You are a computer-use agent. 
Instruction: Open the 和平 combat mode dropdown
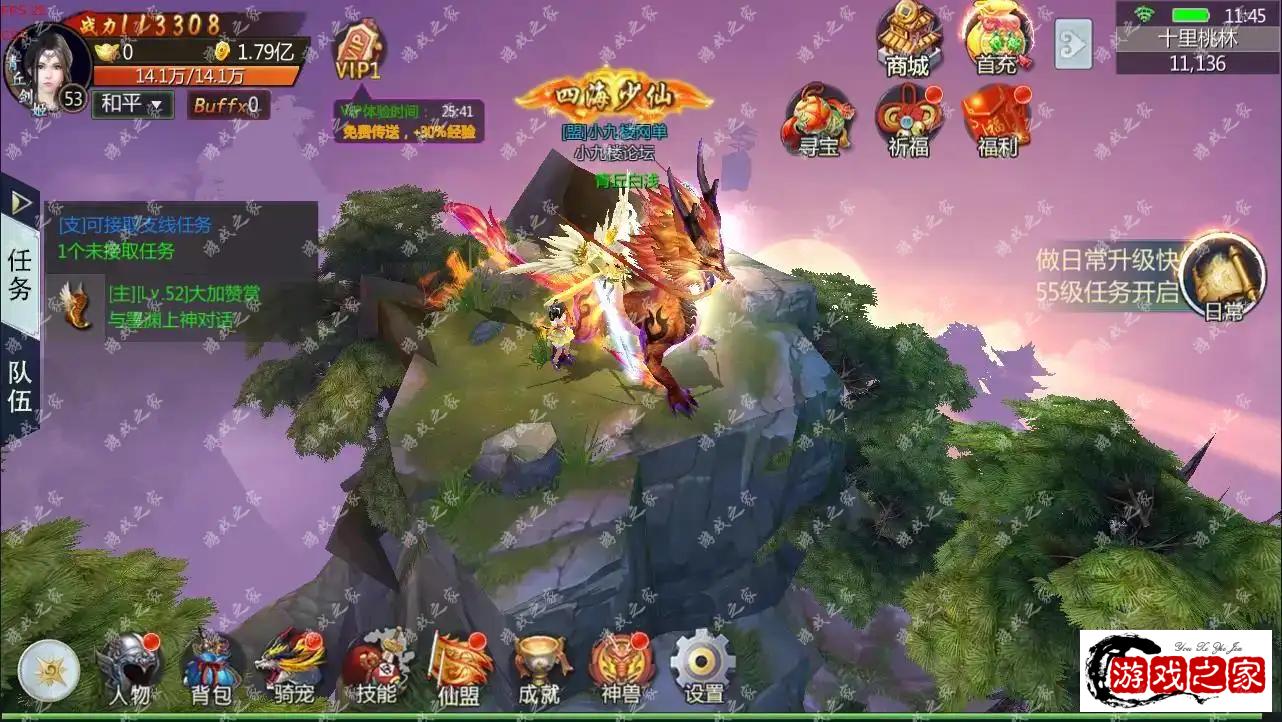click(x=132, y=104)
